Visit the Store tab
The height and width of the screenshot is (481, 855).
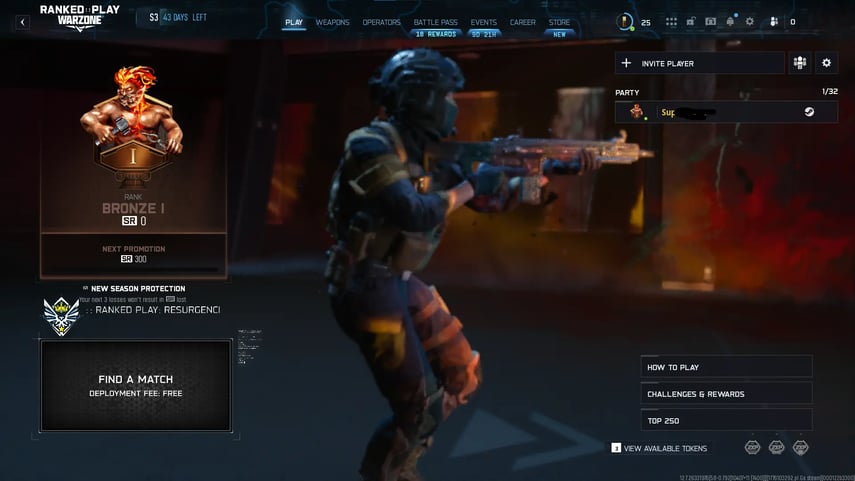coord(559,22)
